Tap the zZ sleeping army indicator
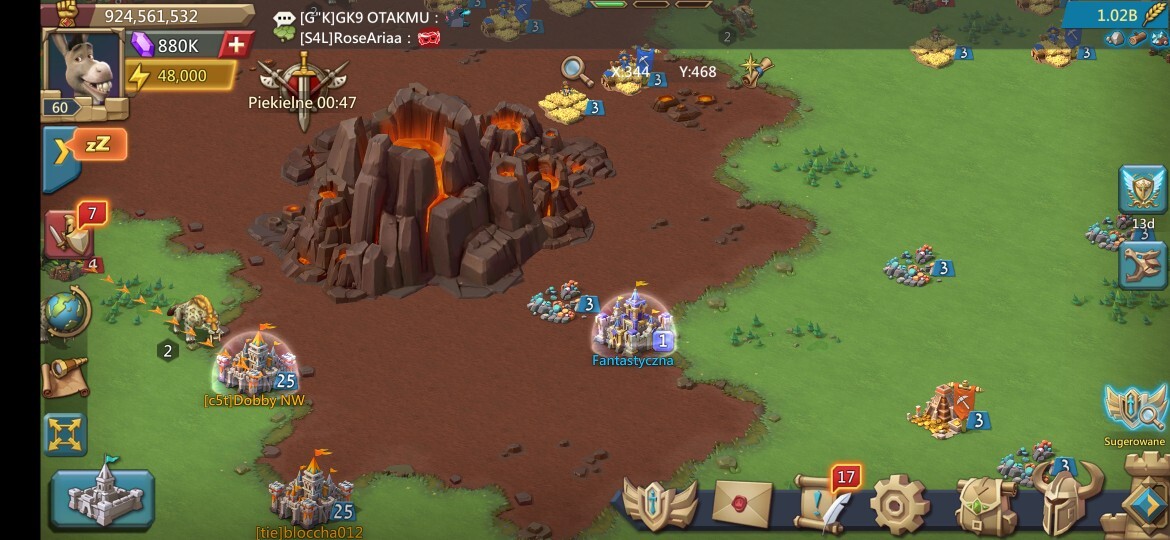This screenshot has height=540, width=1170. click(98, 145)
